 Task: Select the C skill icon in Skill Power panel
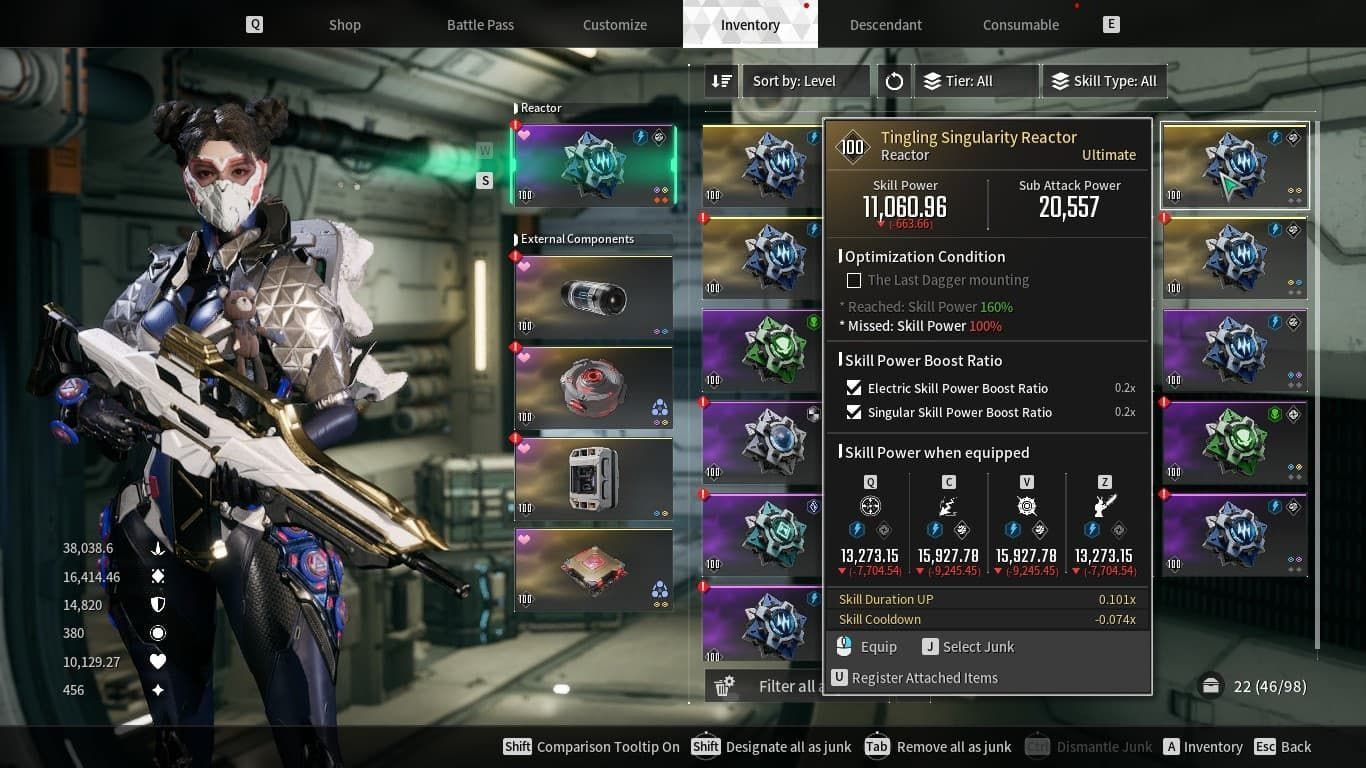point(948,506)
